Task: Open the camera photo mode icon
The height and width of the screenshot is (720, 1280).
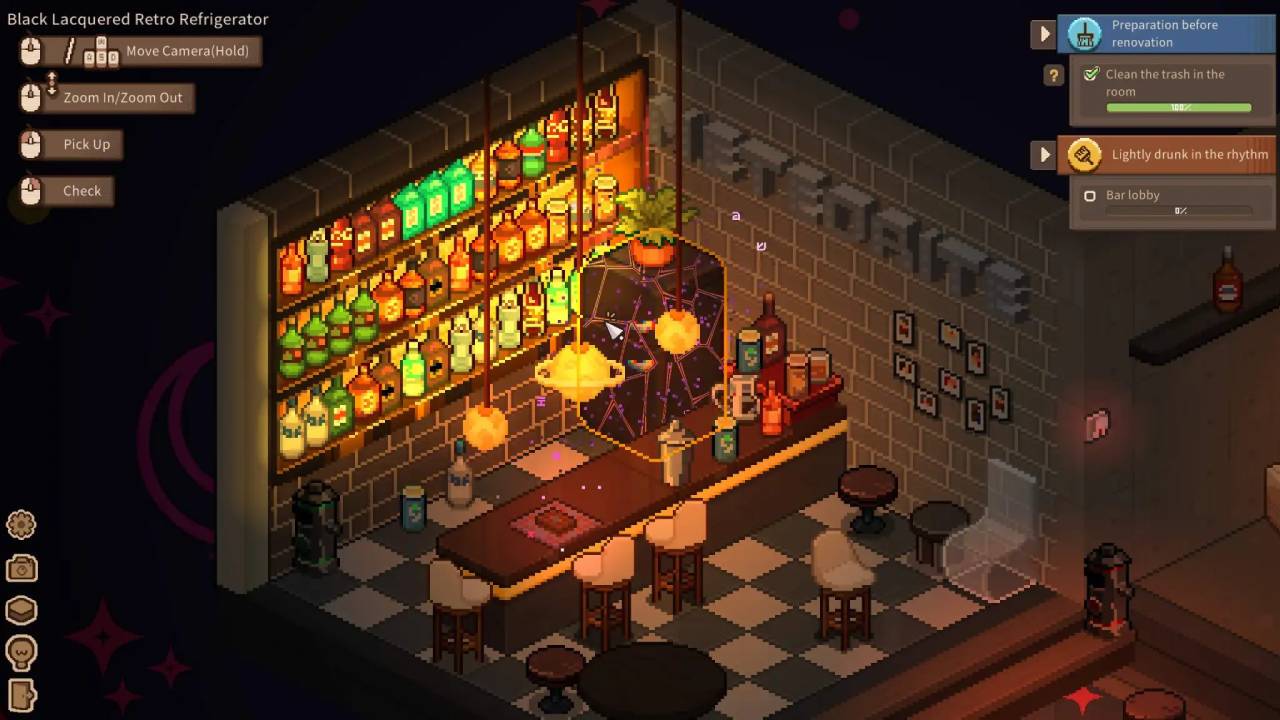Action: (x=21, y=568)
